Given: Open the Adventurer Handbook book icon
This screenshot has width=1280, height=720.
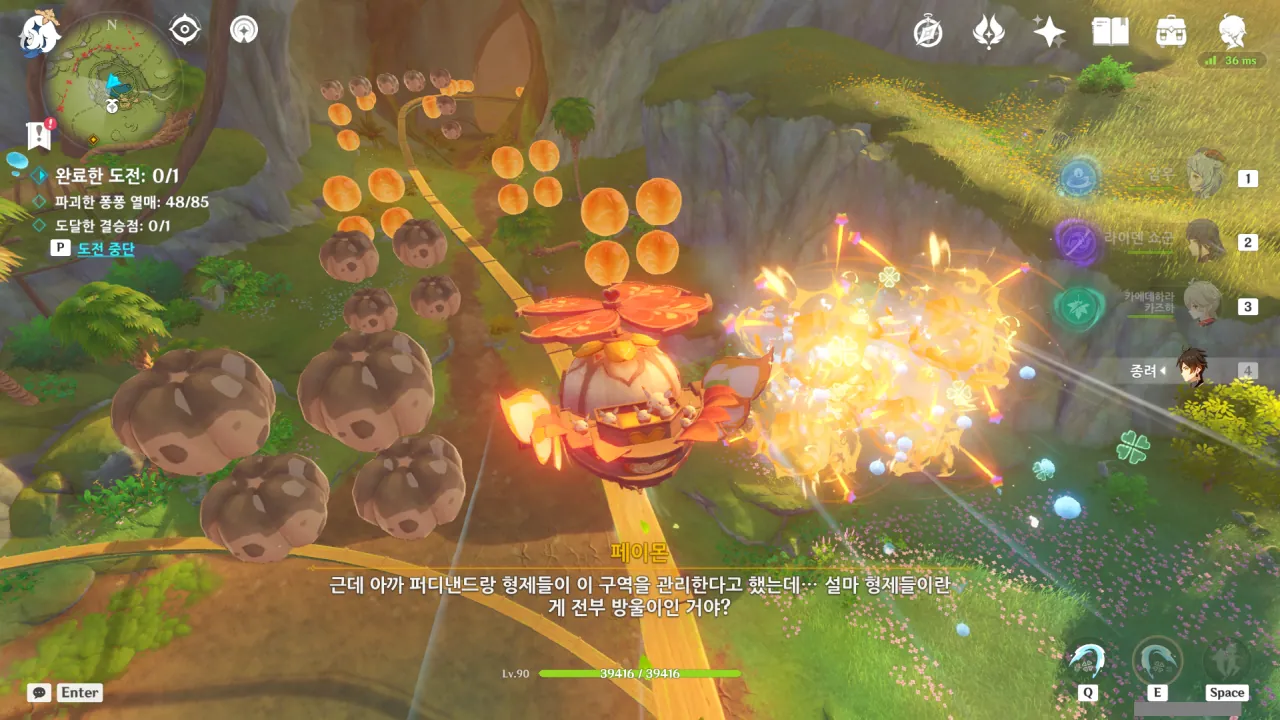Looking at the screenshot, I should (x=1110, y=32).
